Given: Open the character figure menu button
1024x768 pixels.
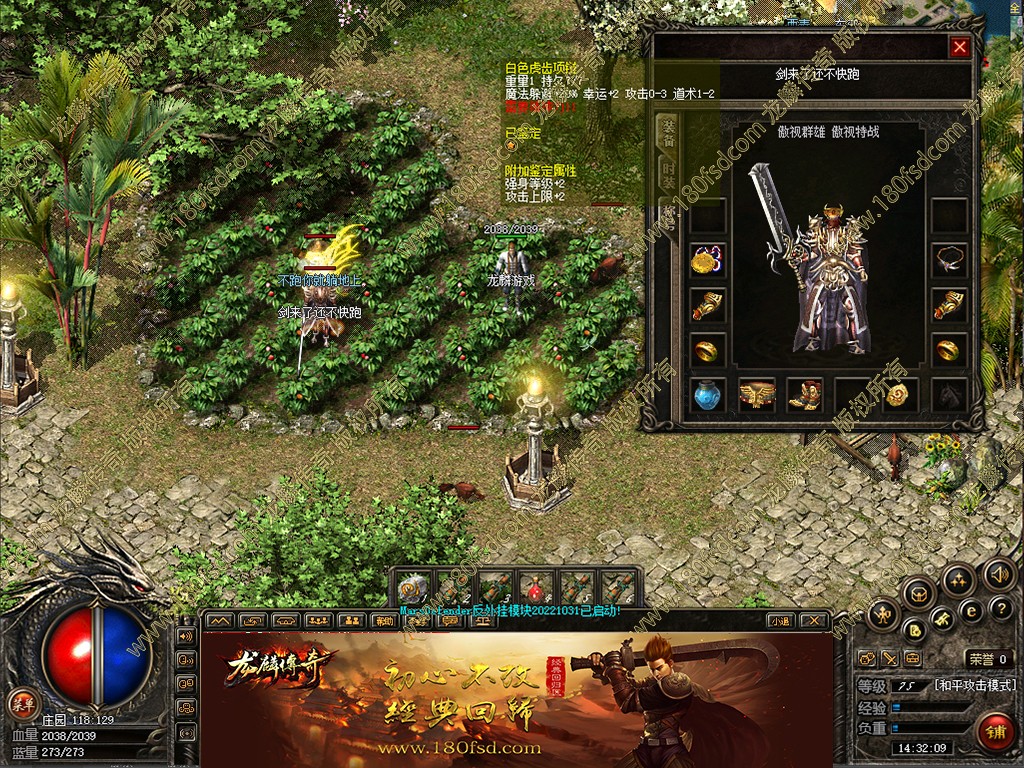Looking at the screenshot, I should point(882,613).
